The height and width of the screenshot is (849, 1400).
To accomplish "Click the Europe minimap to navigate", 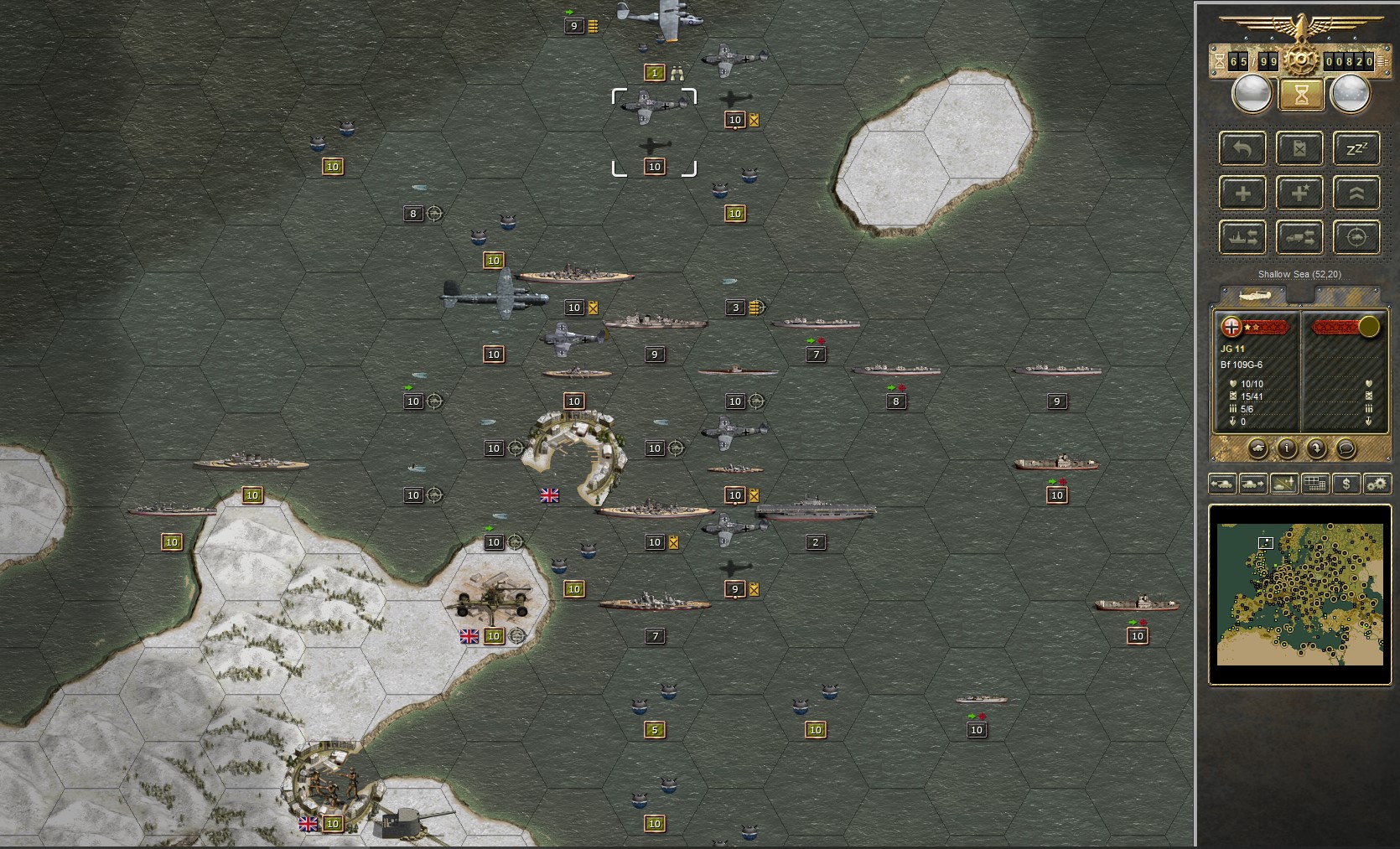I will click(1299, 595).
